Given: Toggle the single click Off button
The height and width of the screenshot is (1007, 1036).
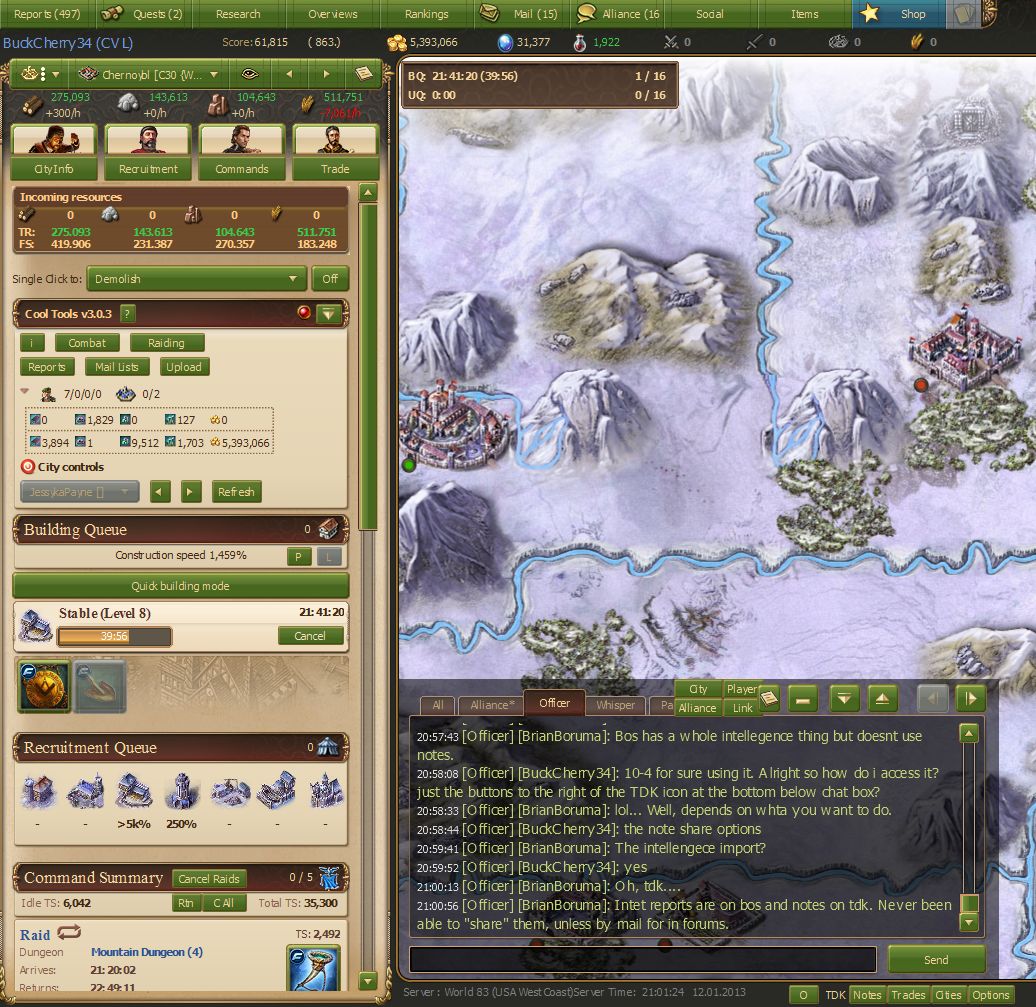Looking at the screenshot, I should 330,279.
